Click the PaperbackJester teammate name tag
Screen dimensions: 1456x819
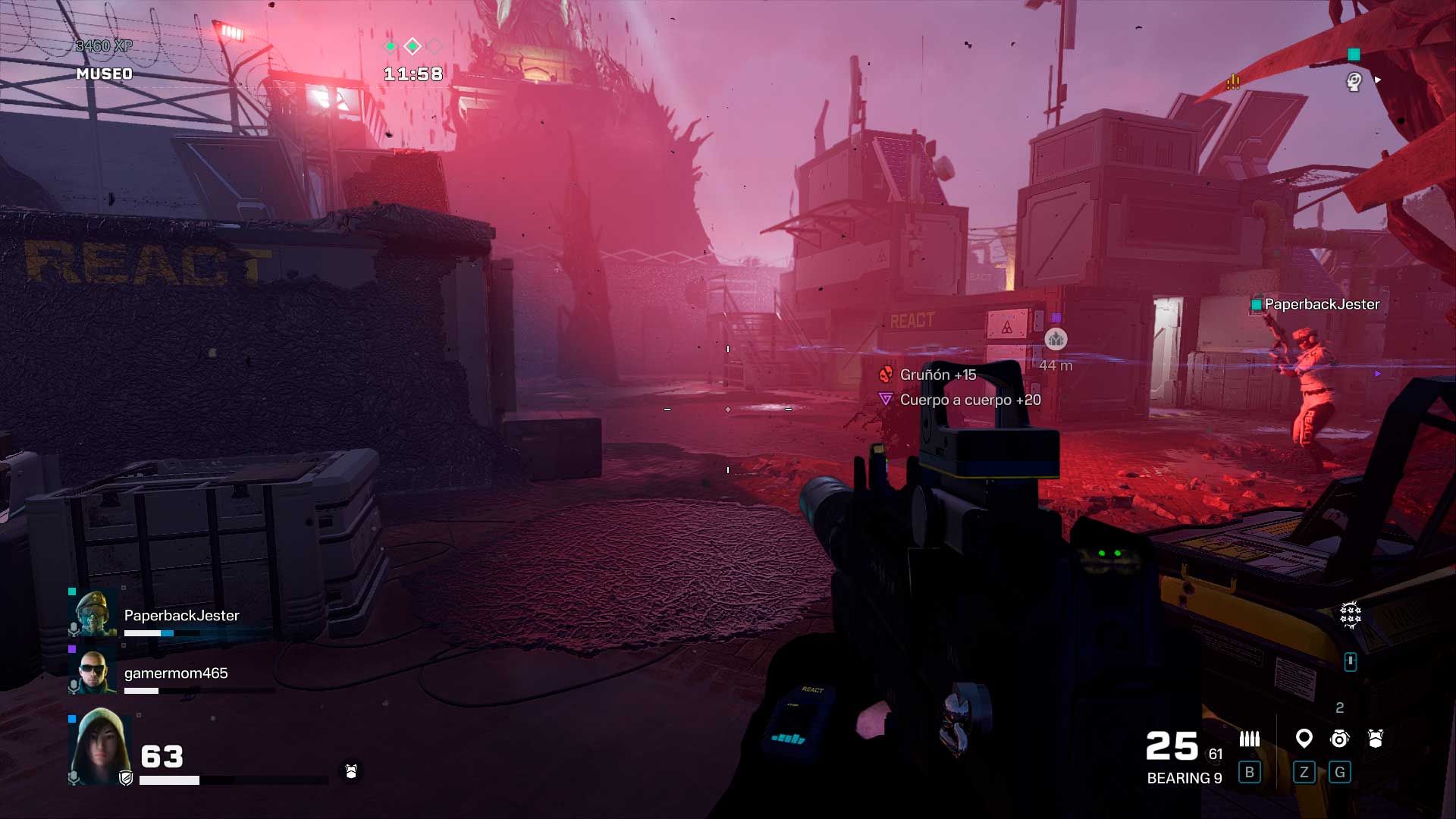[1321, 304]
